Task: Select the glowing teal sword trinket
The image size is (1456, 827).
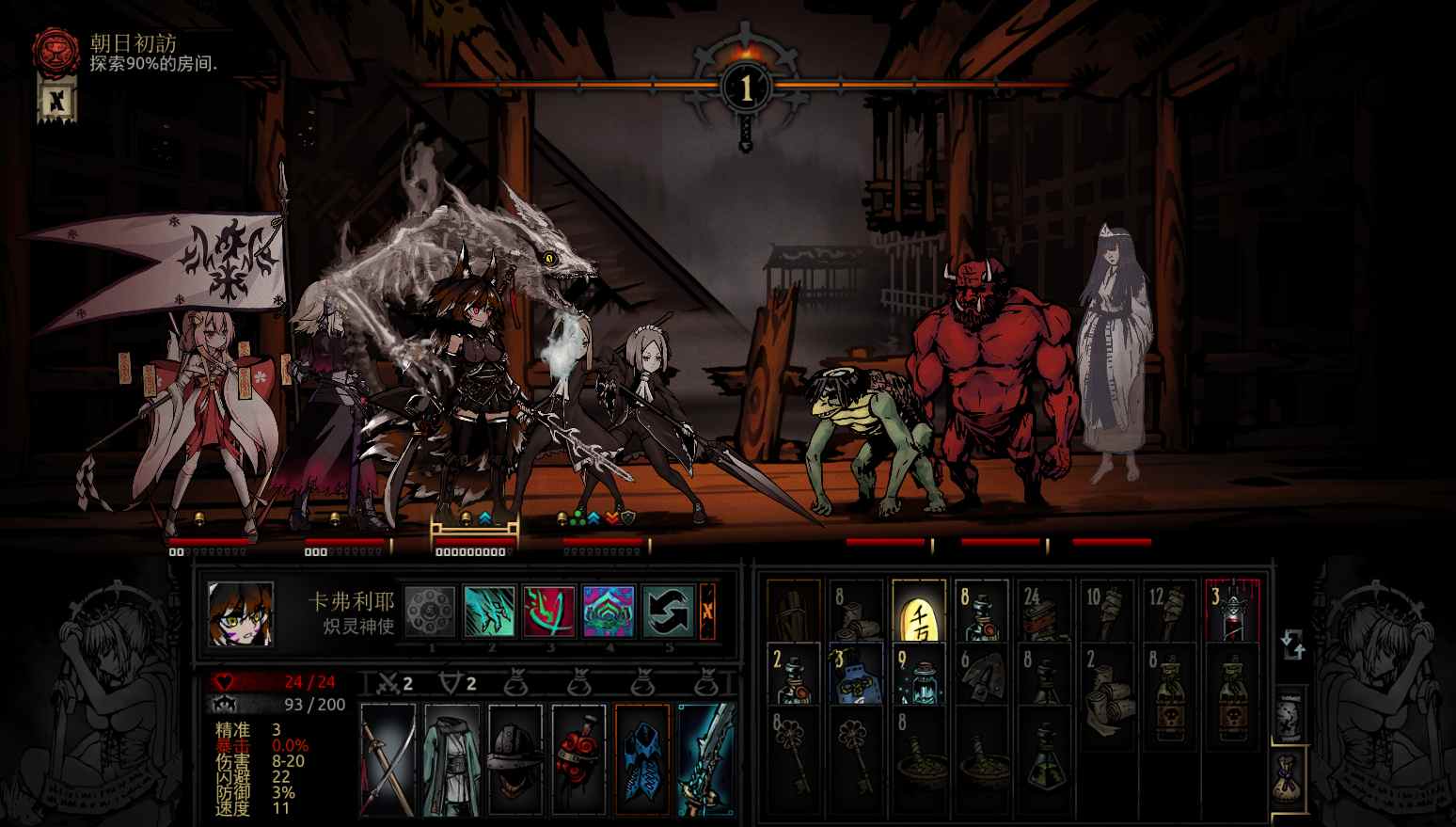Action: (705, 759)
